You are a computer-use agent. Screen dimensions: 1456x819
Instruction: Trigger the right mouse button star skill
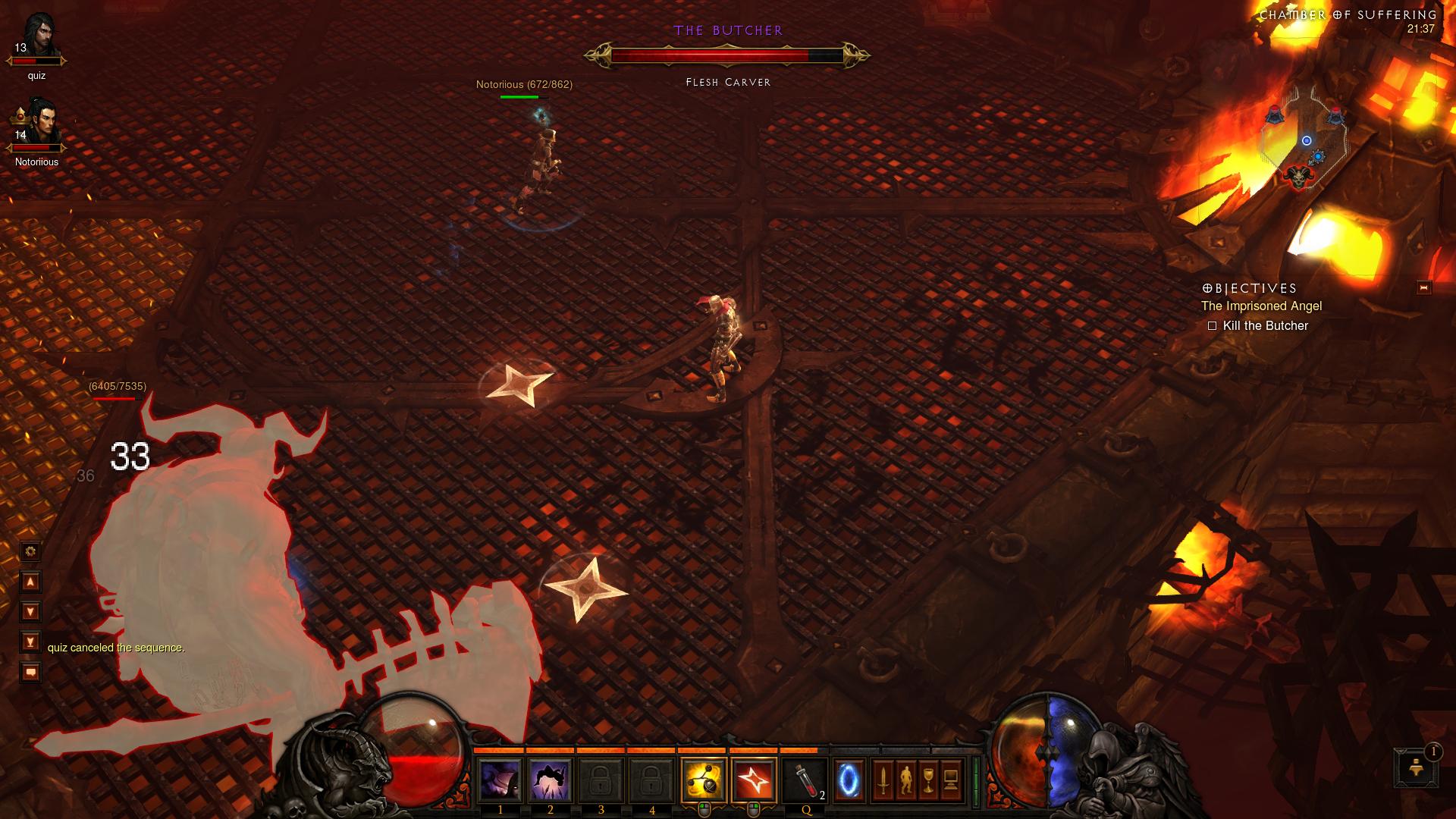755,780
